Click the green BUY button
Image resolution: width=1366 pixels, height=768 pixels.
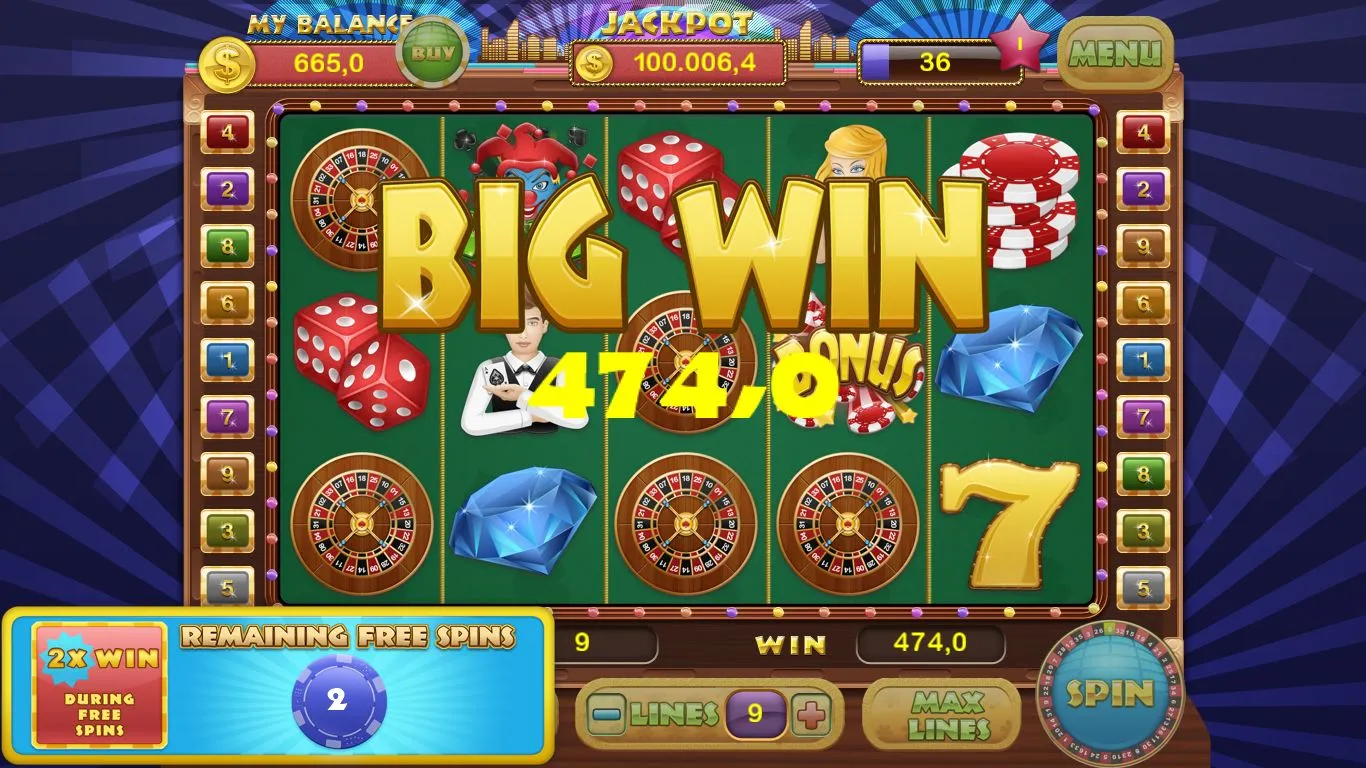(x=432, y=53)
